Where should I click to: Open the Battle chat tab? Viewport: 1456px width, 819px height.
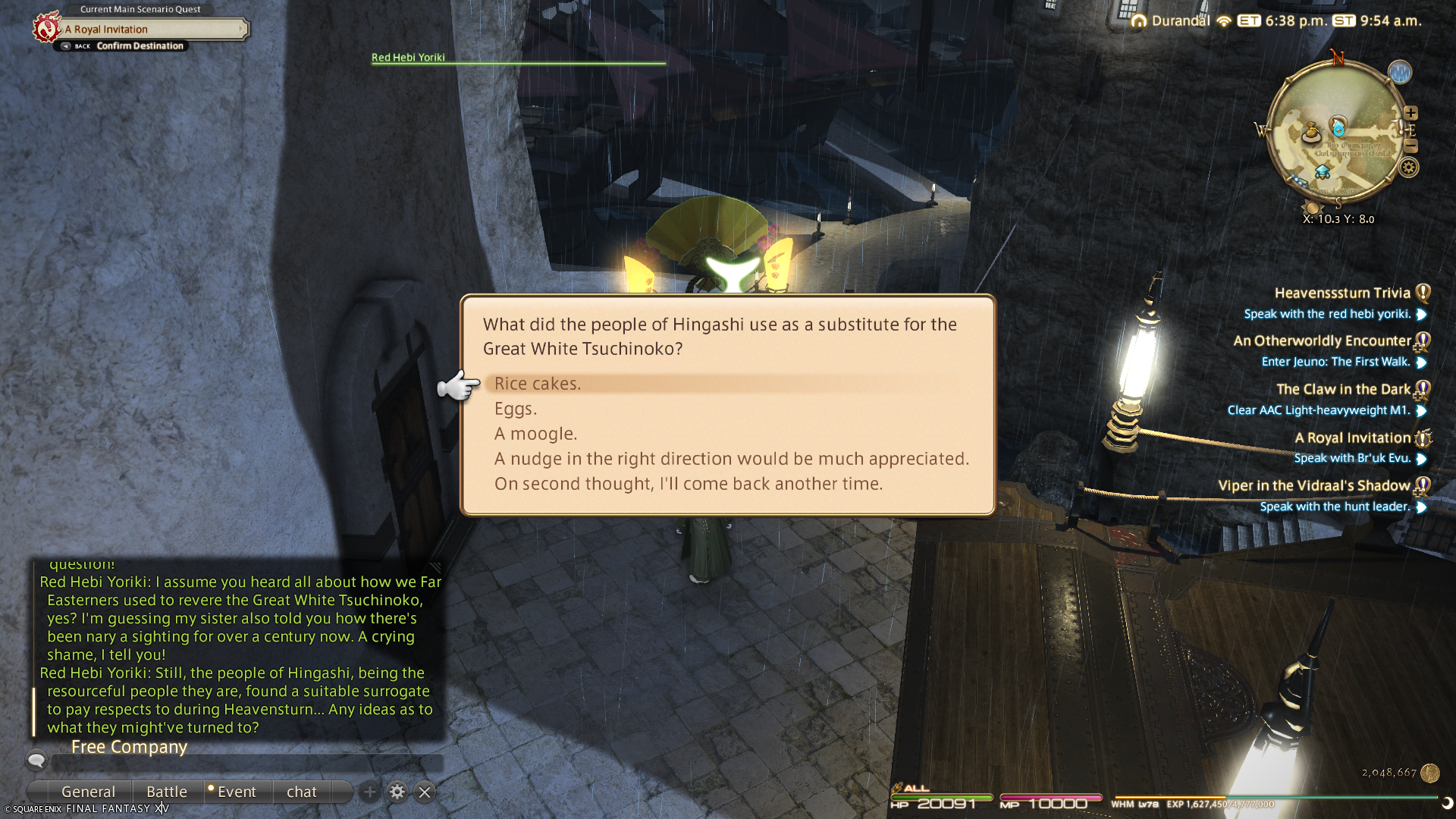click(166, 792)
